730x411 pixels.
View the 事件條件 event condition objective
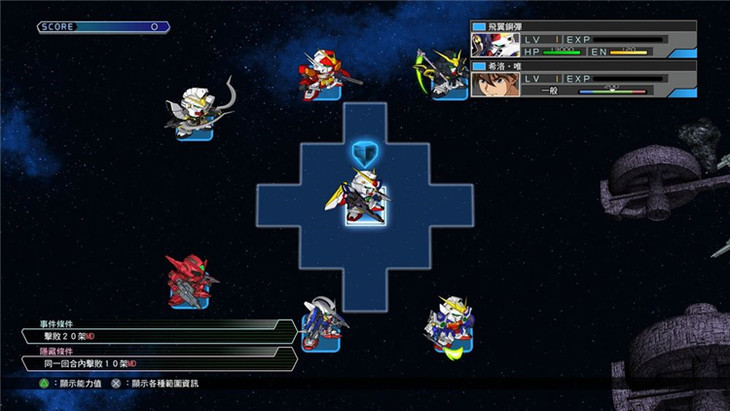pyautogui.click(x=162, y=331)
